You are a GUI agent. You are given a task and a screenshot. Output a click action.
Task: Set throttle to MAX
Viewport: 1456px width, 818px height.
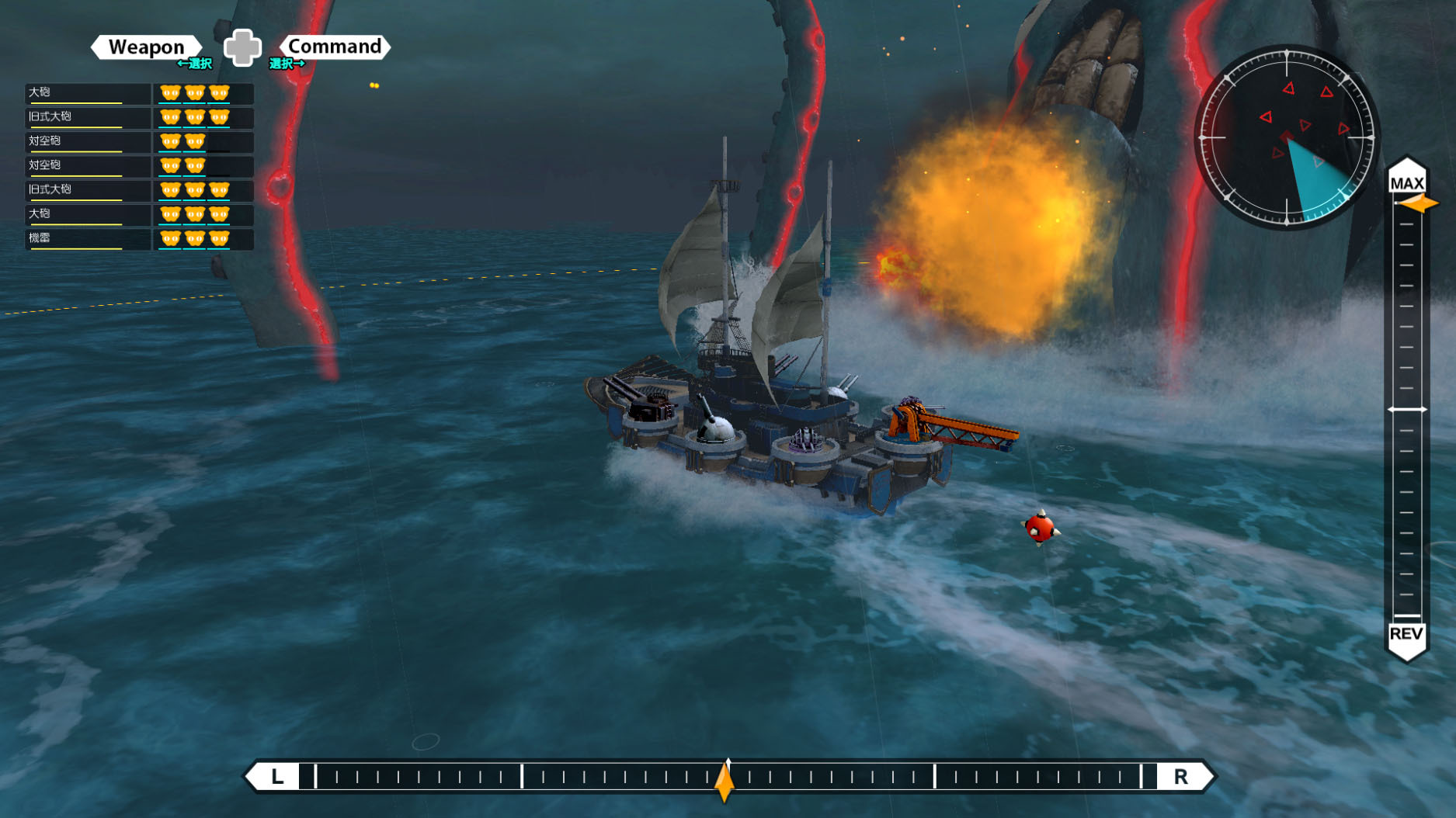pos(1406,183)
